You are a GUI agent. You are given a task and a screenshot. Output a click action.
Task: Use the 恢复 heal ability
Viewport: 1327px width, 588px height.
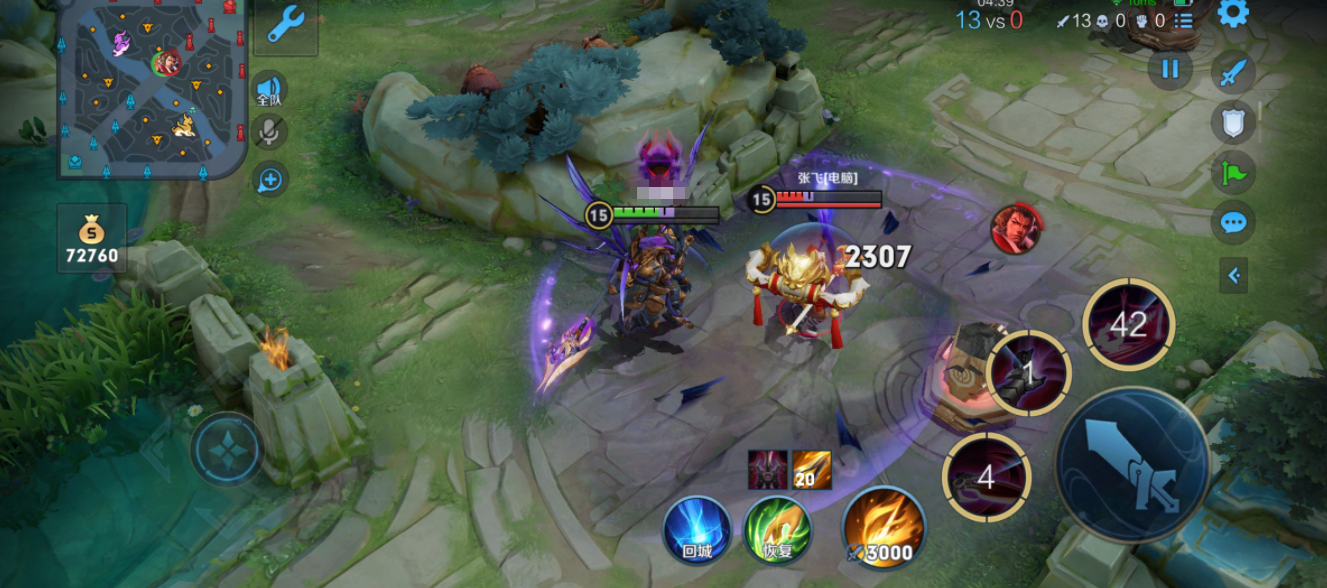777,530
